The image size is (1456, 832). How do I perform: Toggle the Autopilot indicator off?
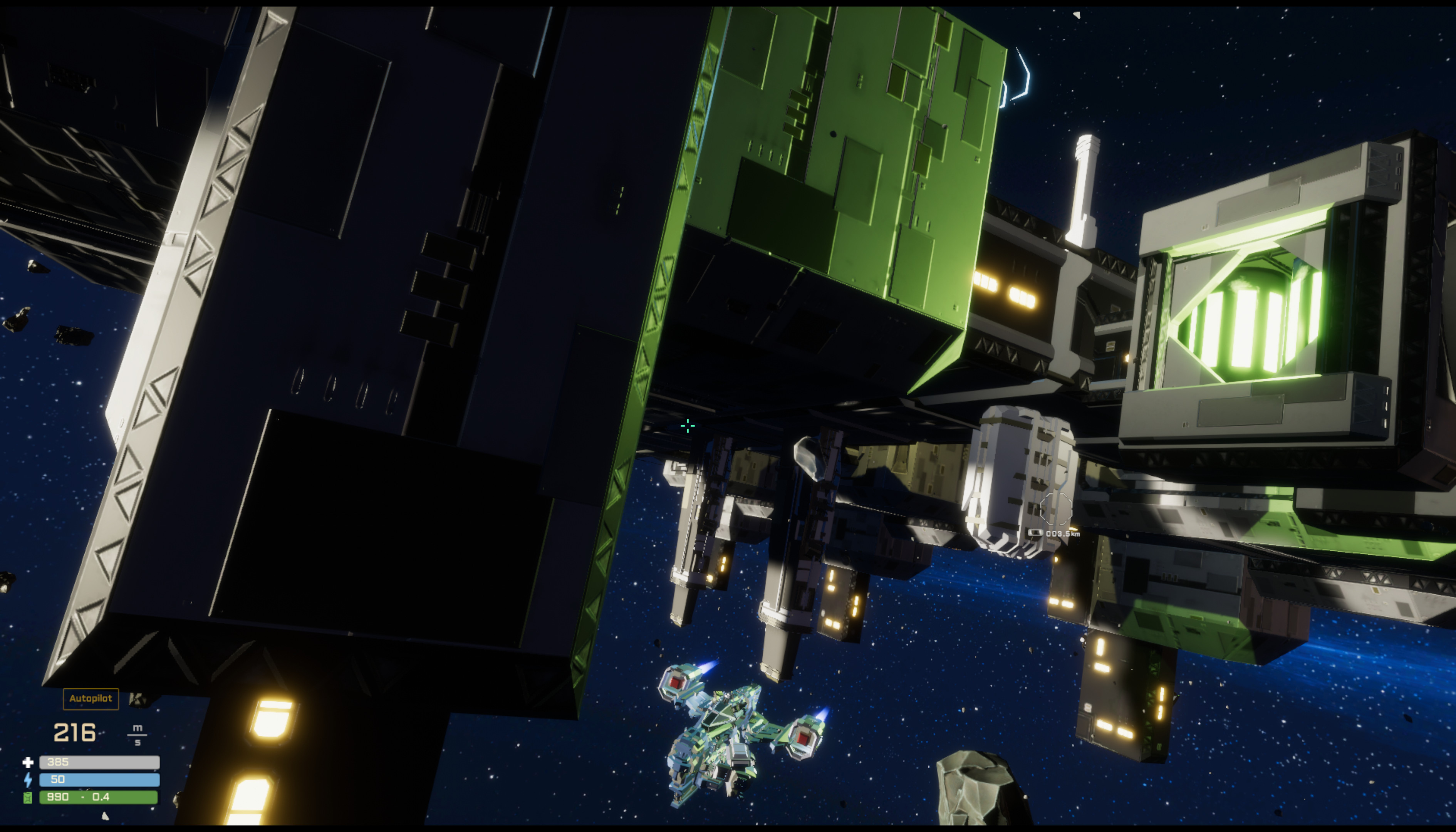pos(90,698)
